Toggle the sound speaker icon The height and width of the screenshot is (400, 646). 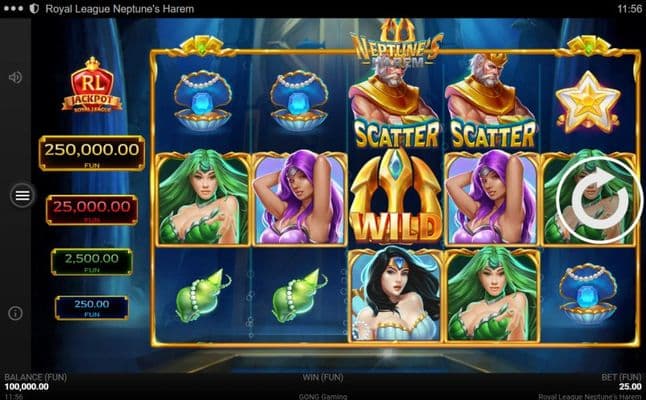16,77
